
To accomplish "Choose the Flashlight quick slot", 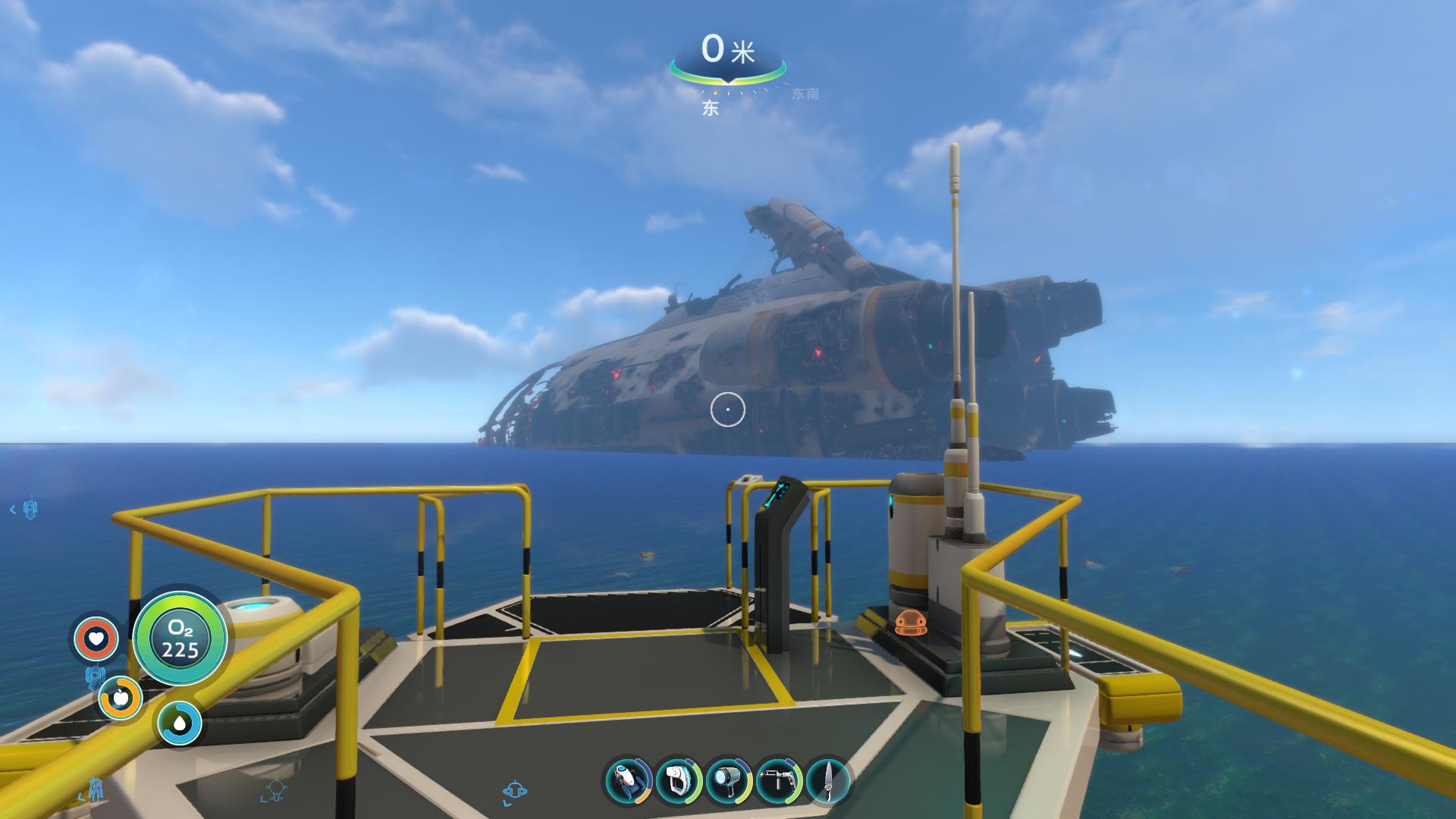I will click(729, 780).
